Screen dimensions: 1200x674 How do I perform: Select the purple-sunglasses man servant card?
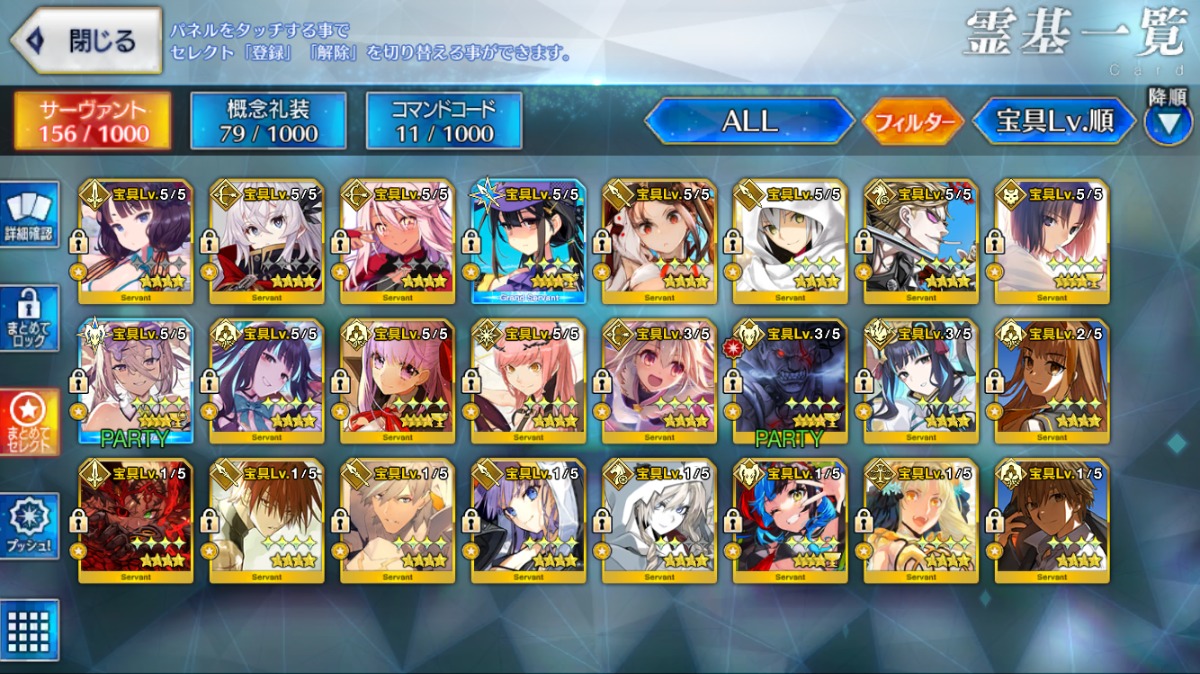pyautogui.click(x=921, y=241)
